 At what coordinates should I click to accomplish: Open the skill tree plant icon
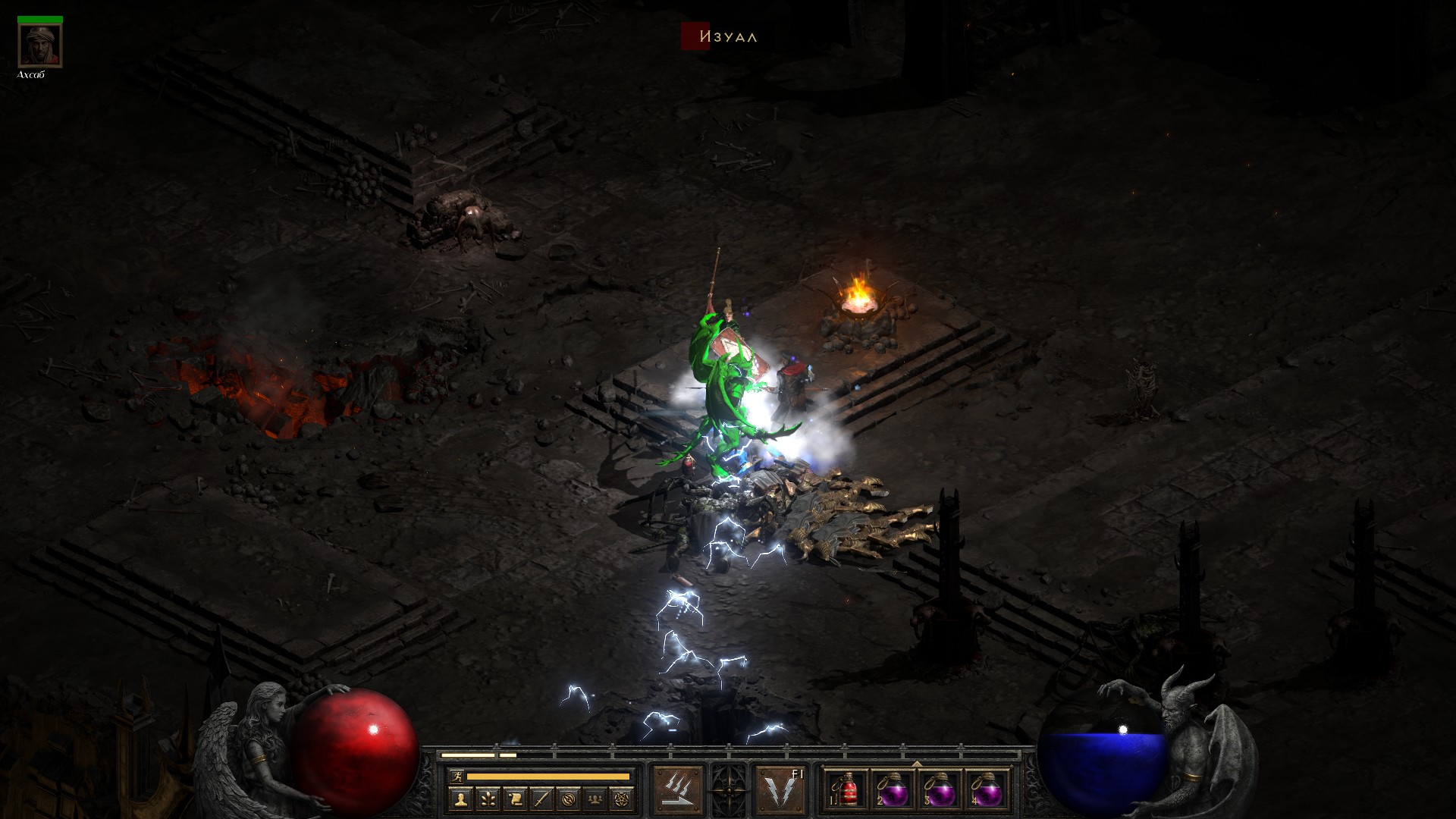point(487,798)
